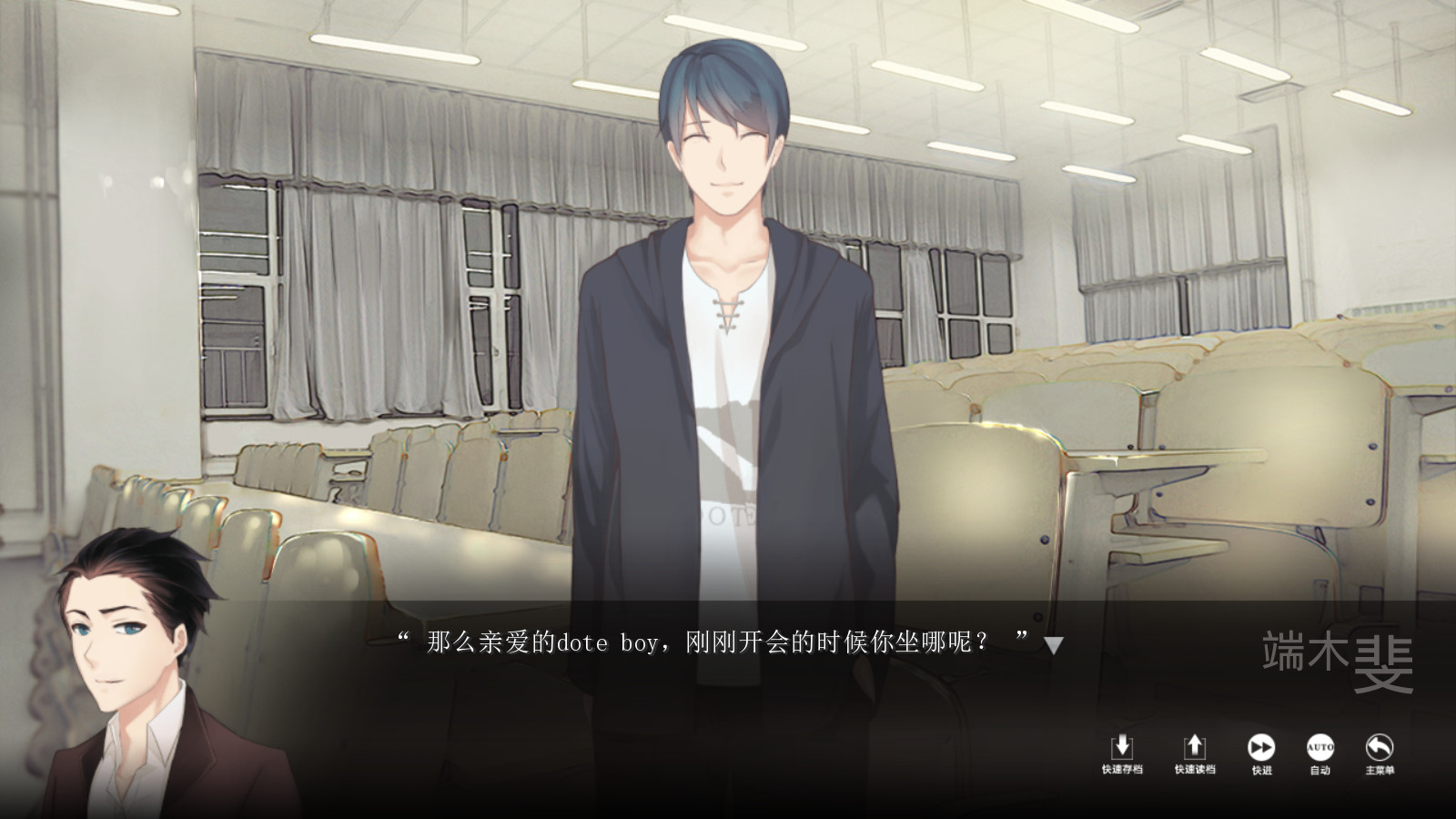
Task: Click the 自动 label under the AUTO icon
Action: (x=1319, y=769)
